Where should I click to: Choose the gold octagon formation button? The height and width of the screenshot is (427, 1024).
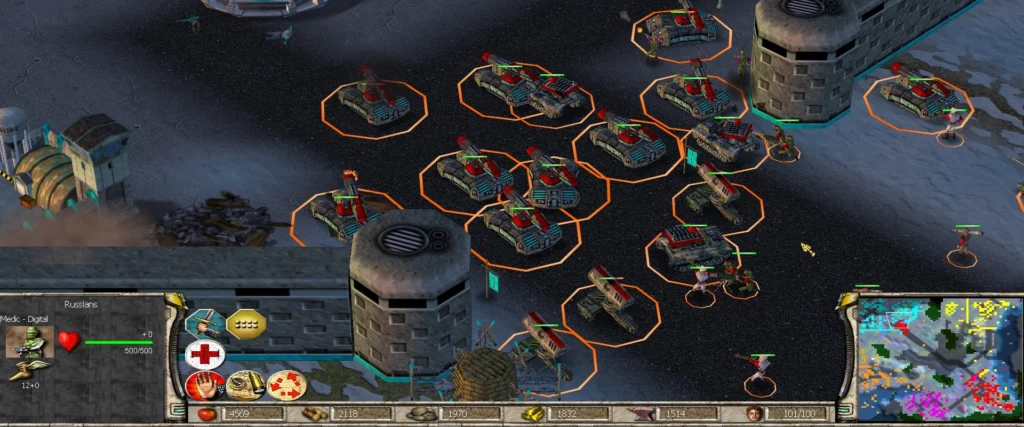246,323
